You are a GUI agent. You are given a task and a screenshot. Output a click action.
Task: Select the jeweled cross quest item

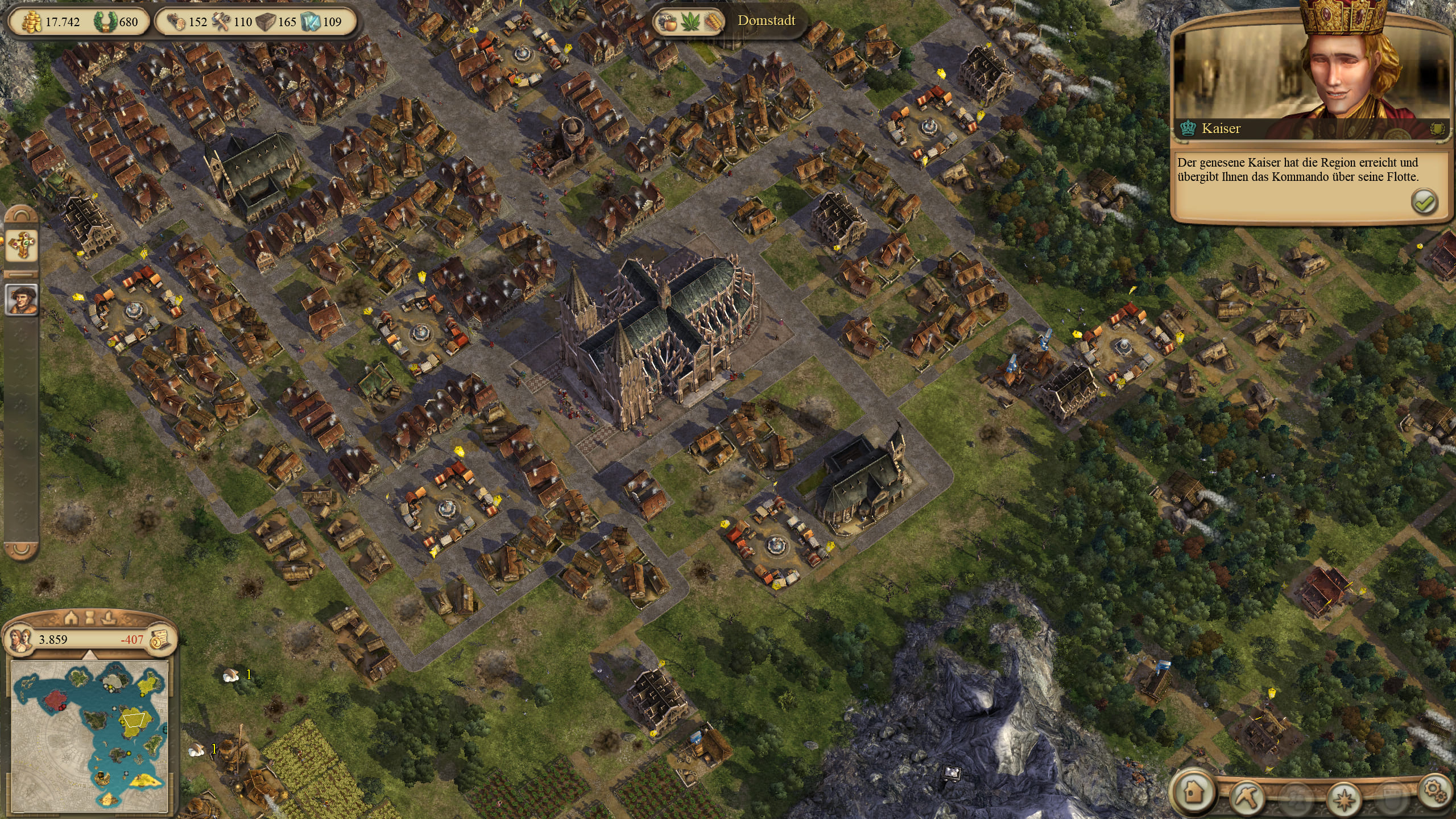22,246
